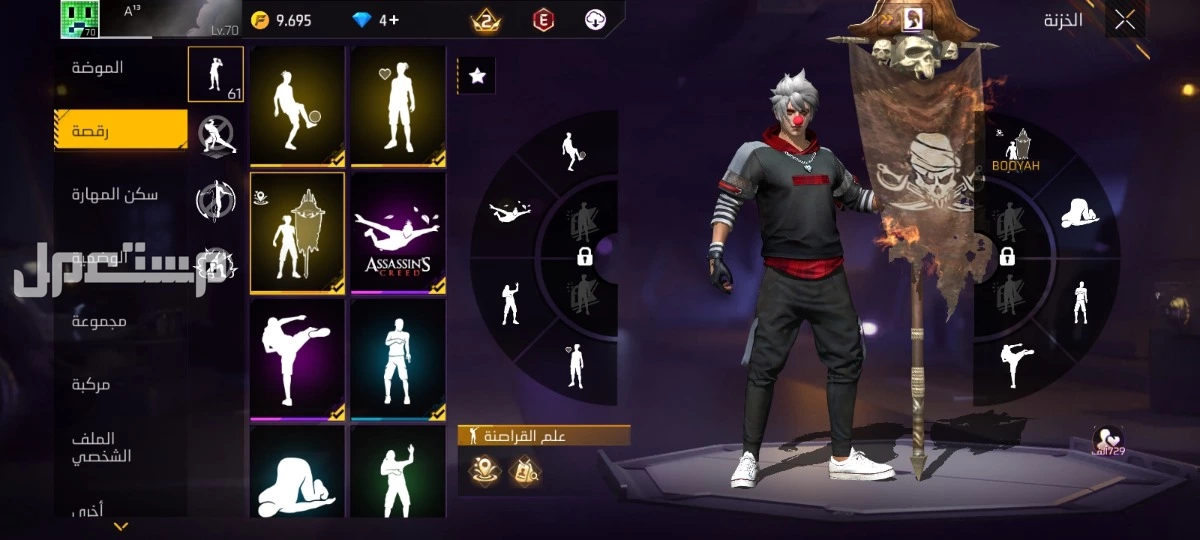Click the gold coin balance

pos(282,19)
